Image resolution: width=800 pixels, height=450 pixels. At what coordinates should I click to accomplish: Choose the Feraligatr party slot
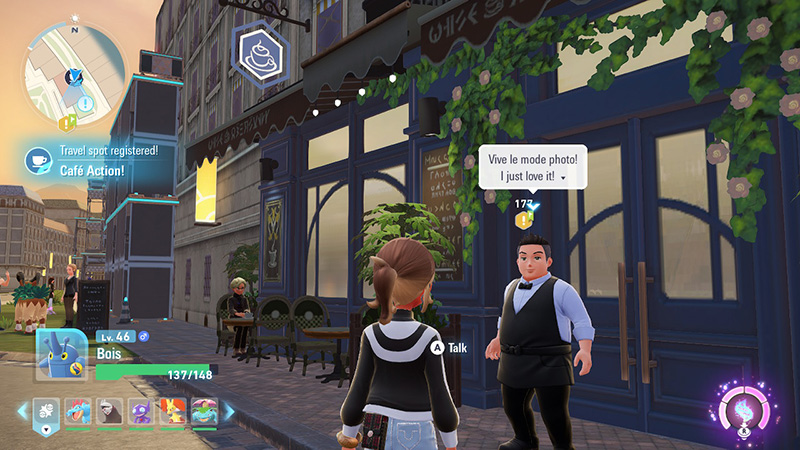tap(78, 411)
